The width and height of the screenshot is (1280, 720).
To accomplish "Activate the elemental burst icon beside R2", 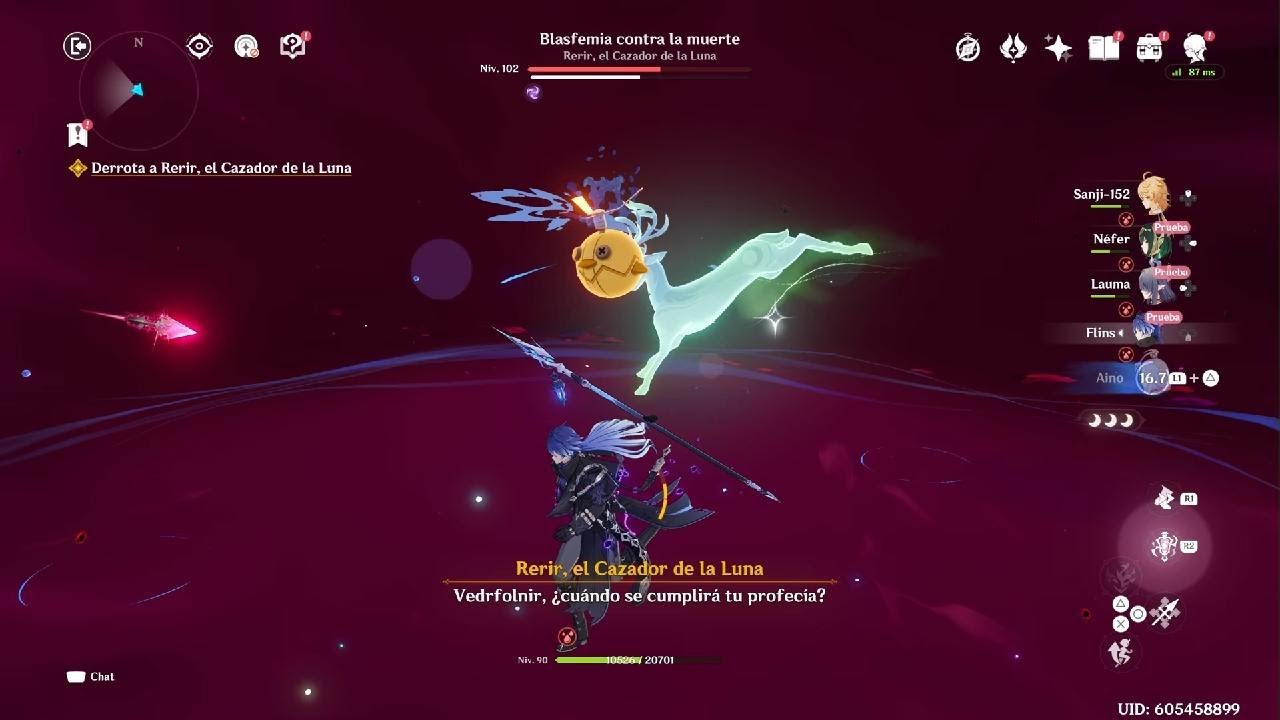I will coord(1163,546).
